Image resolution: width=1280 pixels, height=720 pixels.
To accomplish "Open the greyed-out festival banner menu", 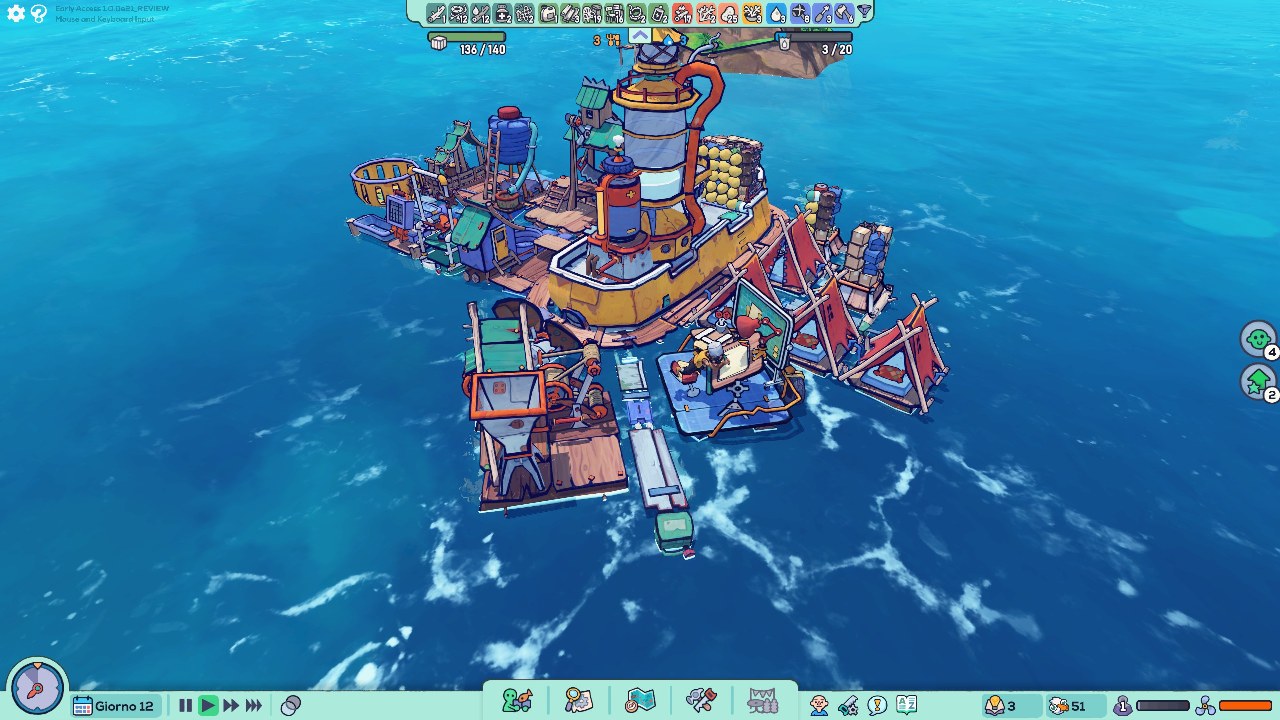I will [762, 700].
